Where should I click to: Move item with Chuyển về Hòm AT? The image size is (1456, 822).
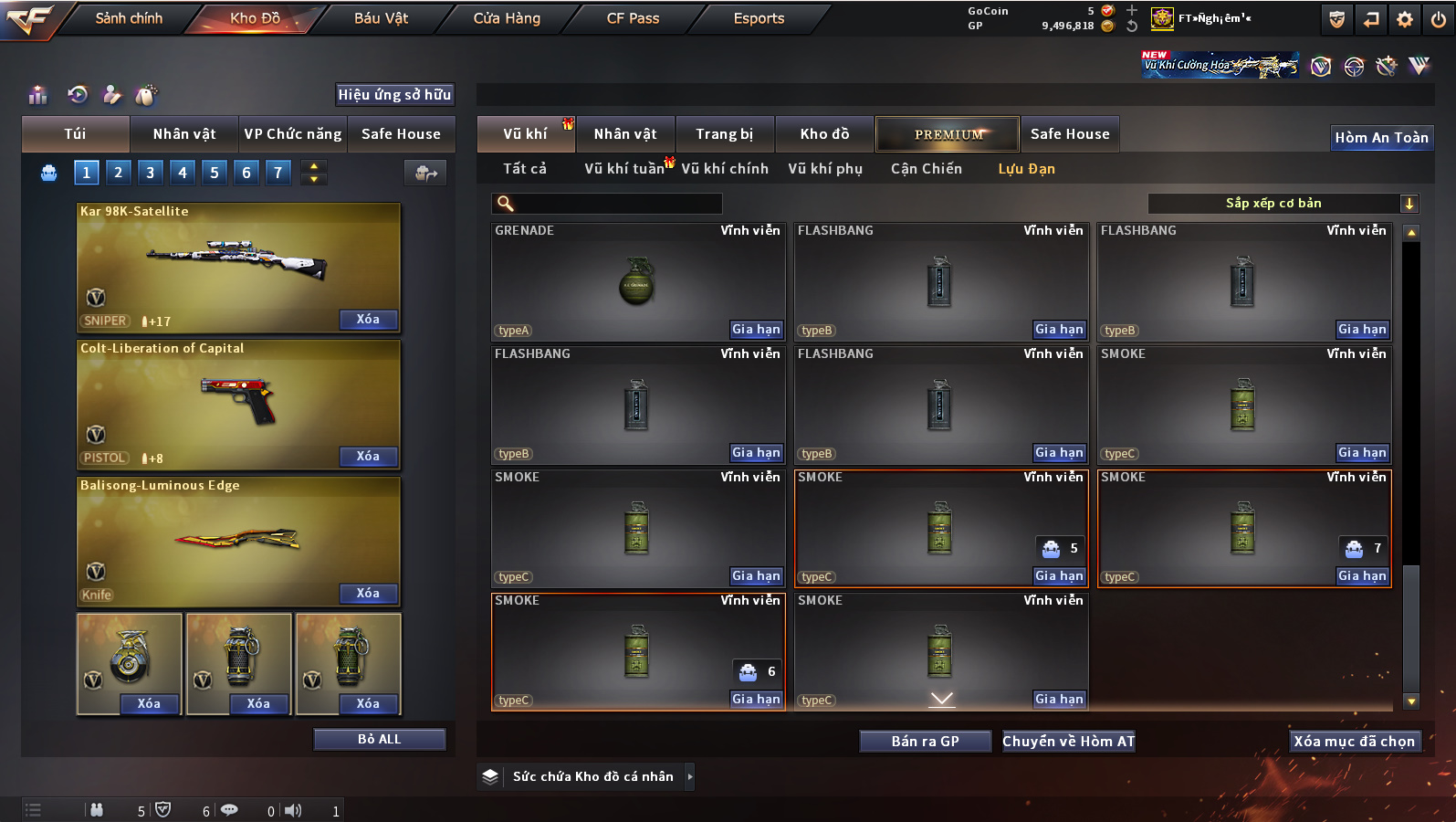pyautogui.click(x=1068, y=742)
